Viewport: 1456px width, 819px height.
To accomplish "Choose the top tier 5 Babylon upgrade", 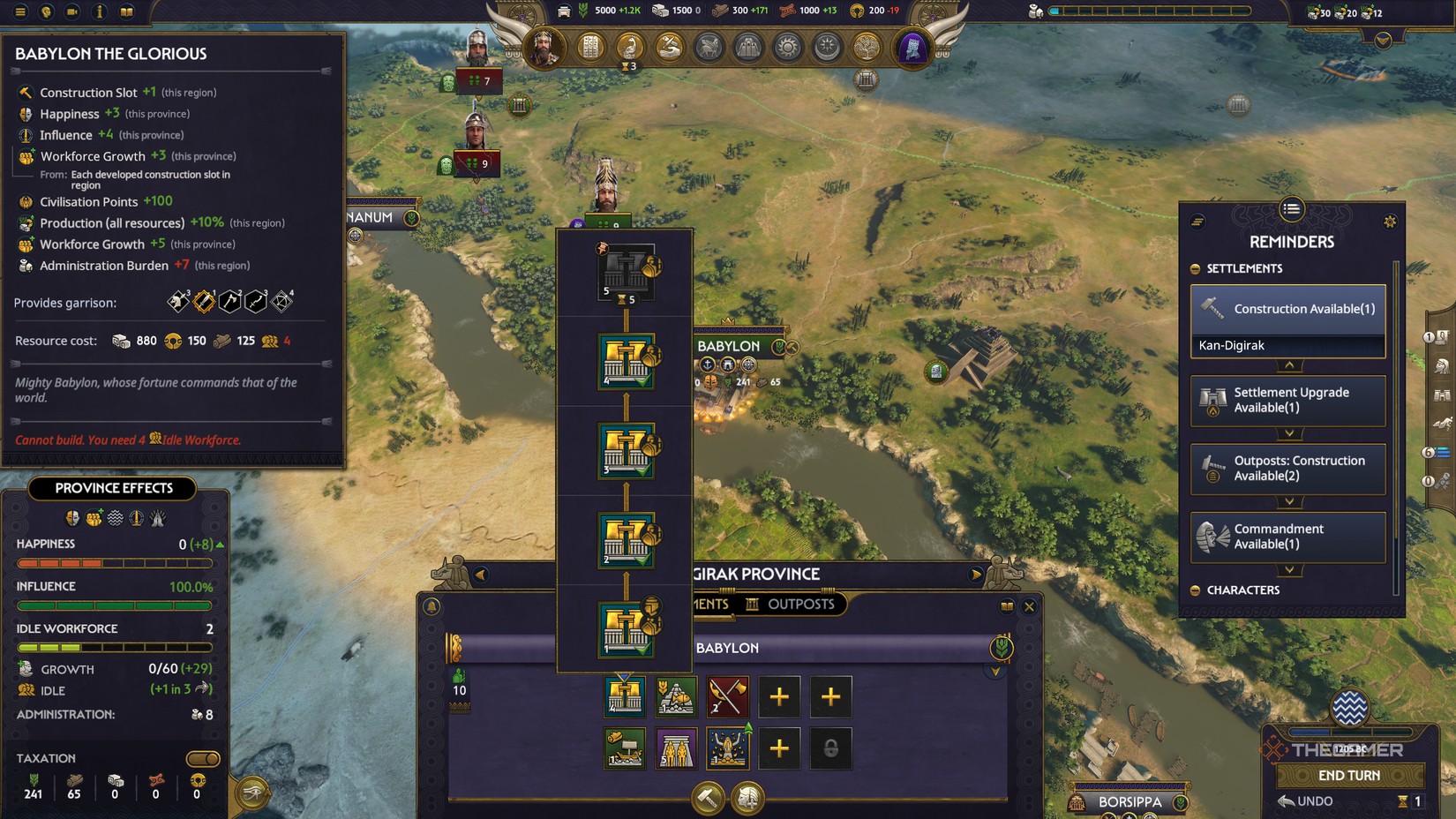I will (626, 271).
